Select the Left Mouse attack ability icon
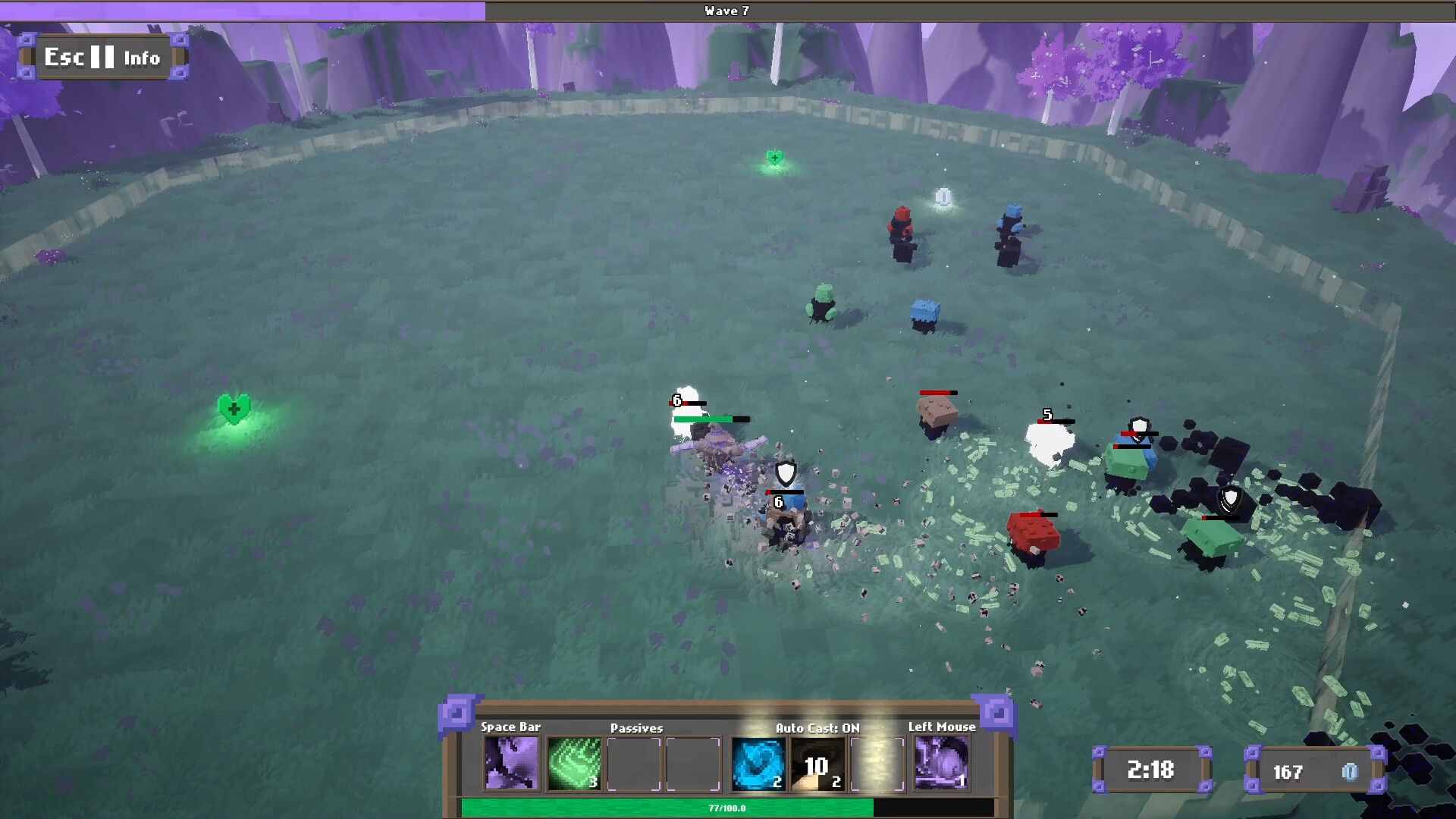Viewport: 1456px width, 819px height. pyautogui.click(x=940, y=764)
